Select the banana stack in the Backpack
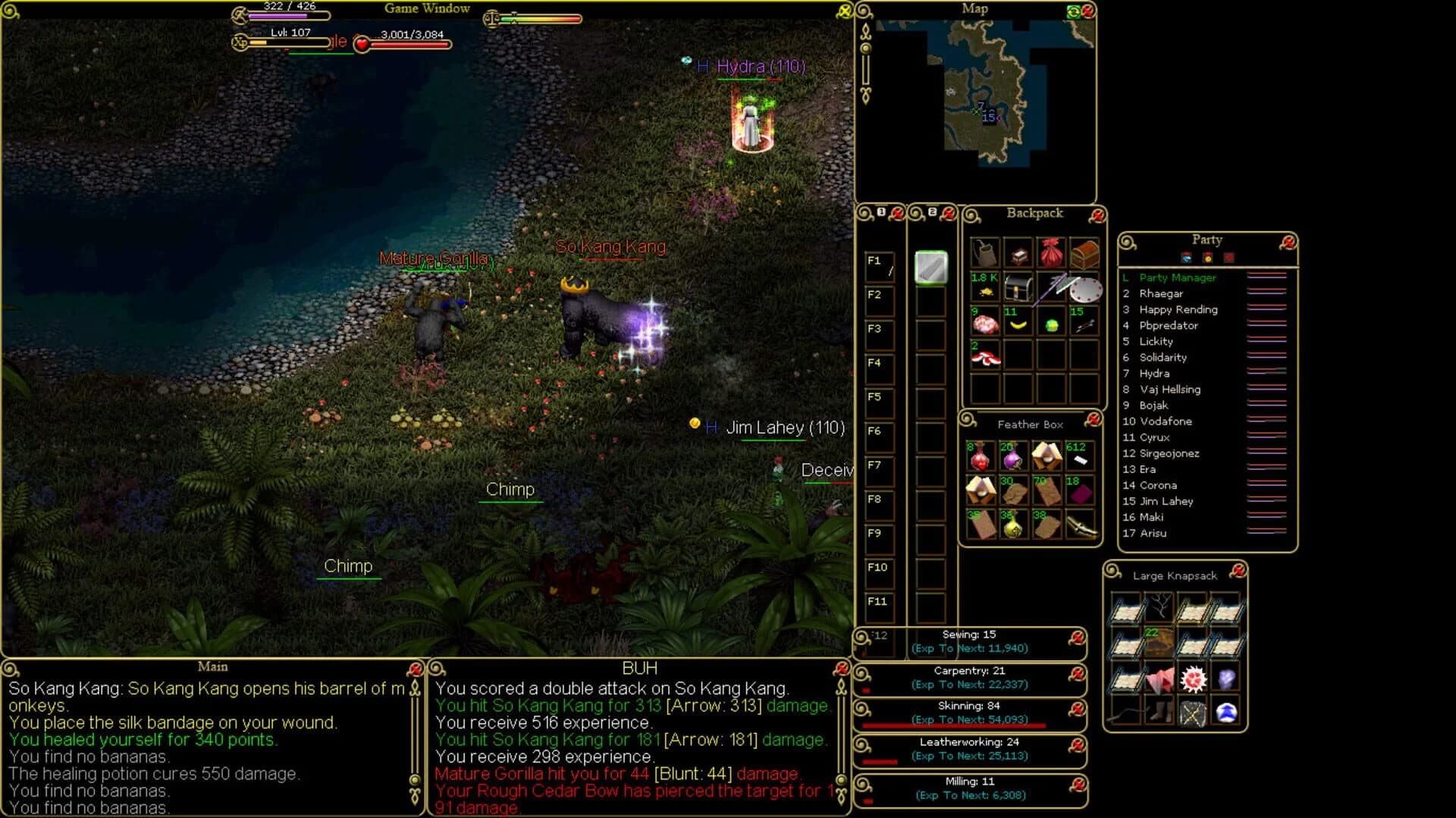Image resolution: width=1456 pixels, height=818 pixels. [x=1018, y=324]
